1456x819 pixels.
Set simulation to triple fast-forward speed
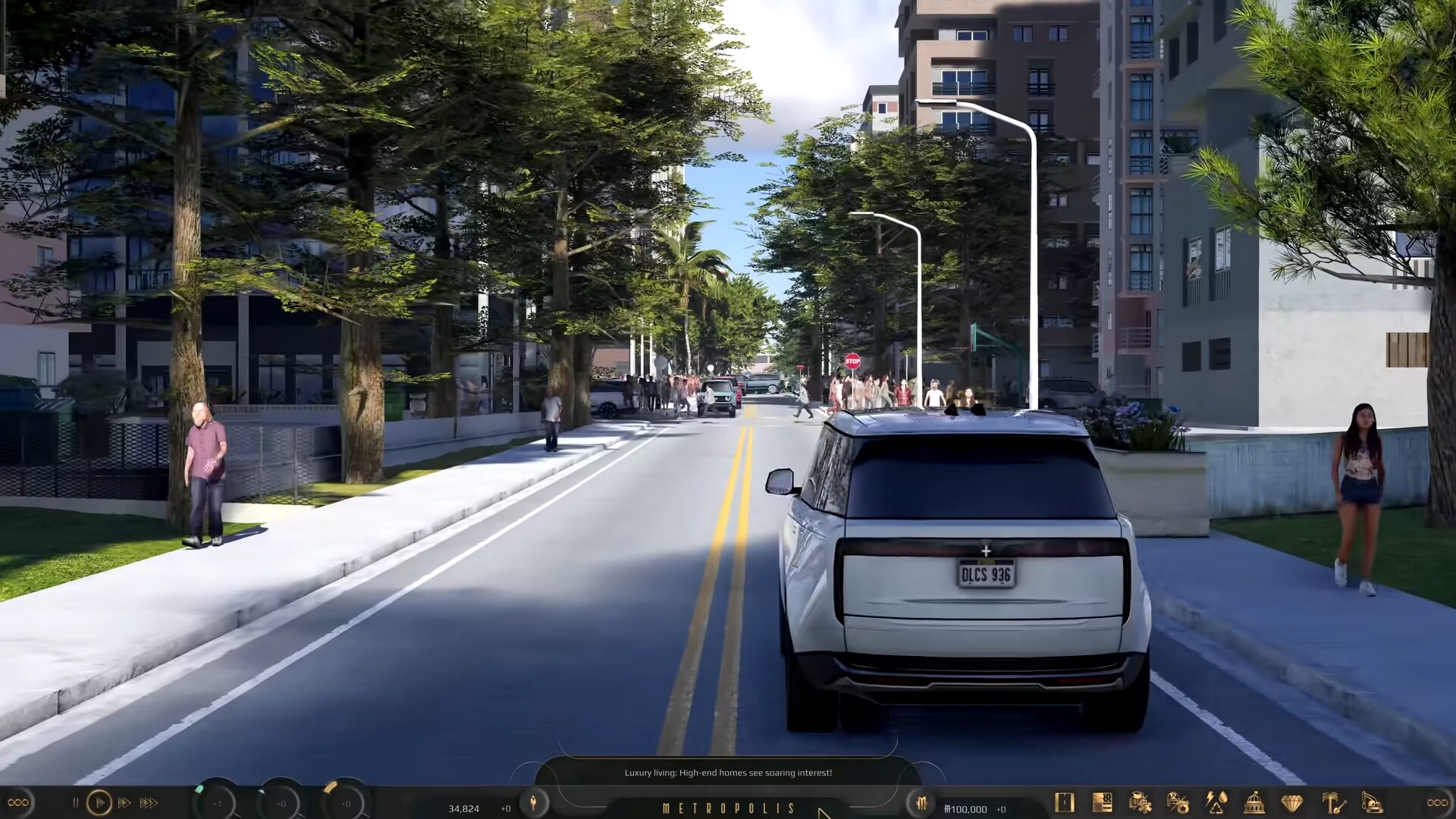(x=149, y=802)
